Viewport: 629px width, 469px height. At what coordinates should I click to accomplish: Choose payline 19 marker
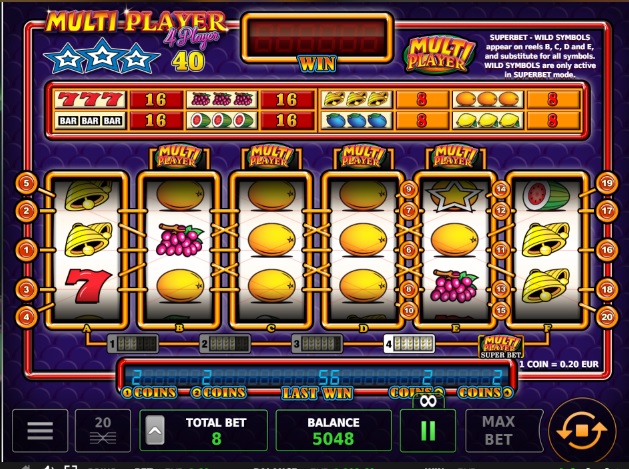pos(605,183)
